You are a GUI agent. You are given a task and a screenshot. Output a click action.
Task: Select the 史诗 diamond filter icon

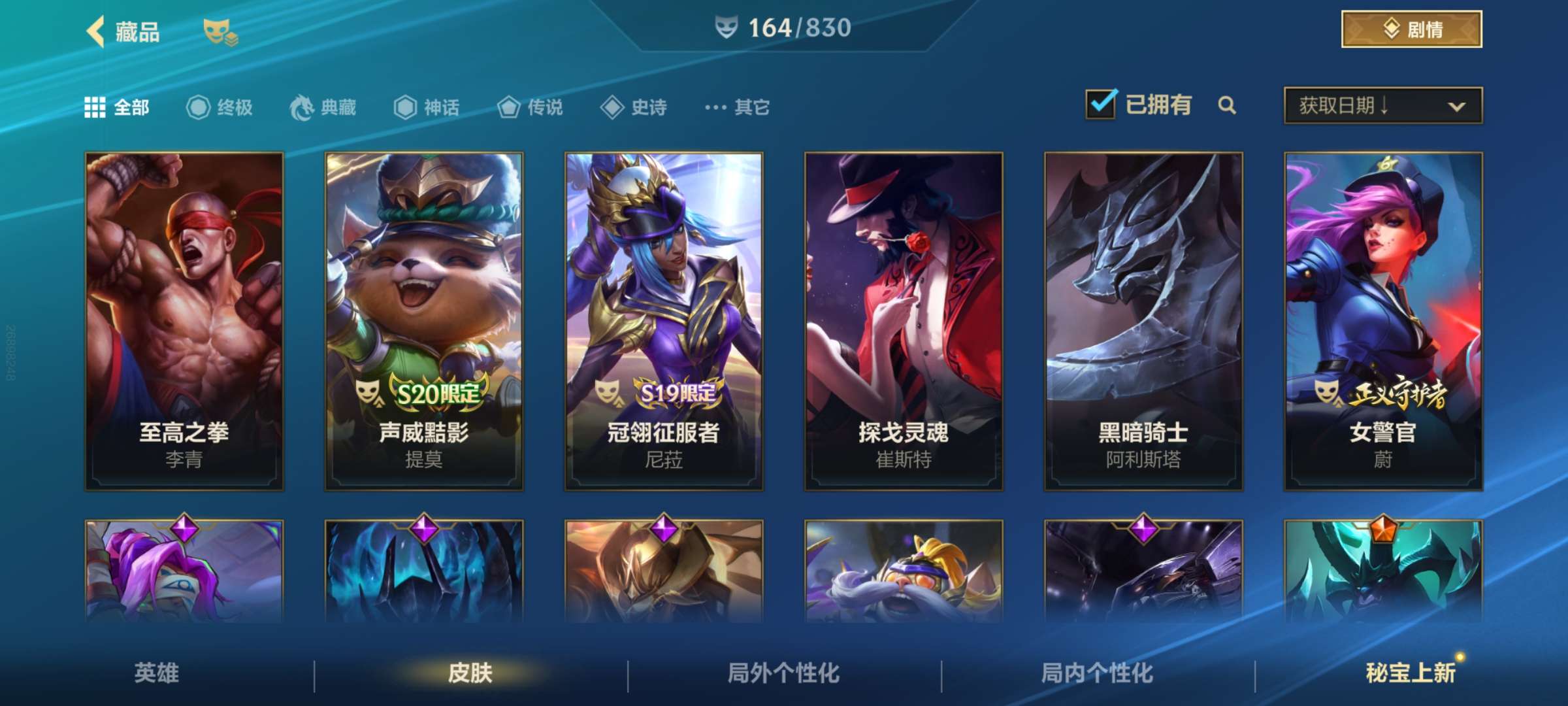612,107
